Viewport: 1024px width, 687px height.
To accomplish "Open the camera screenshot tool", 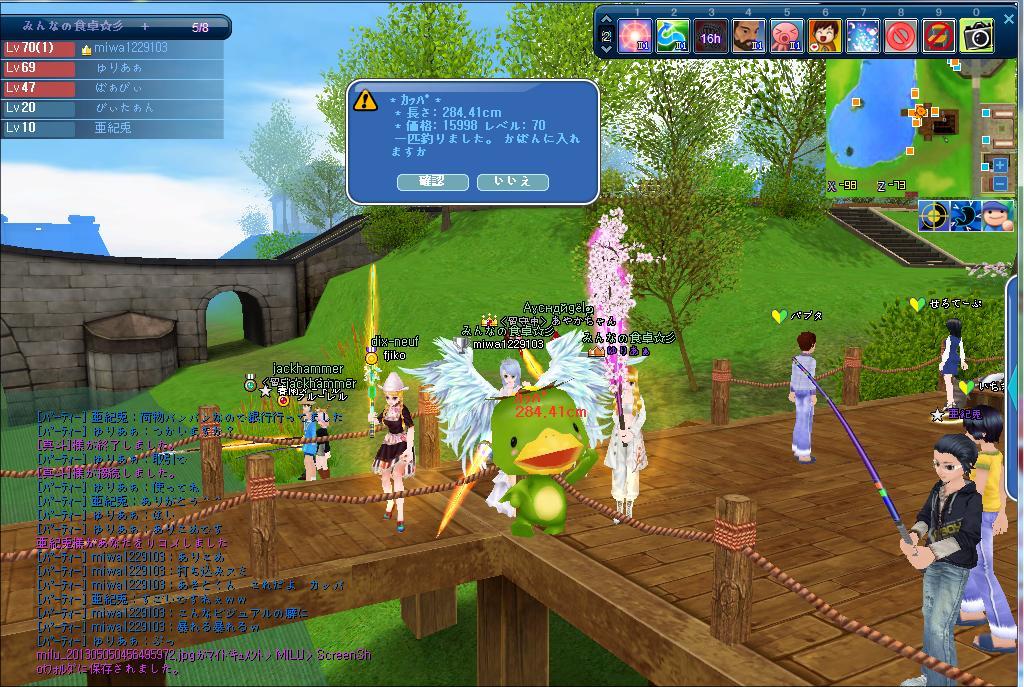I will click(977, 37).
